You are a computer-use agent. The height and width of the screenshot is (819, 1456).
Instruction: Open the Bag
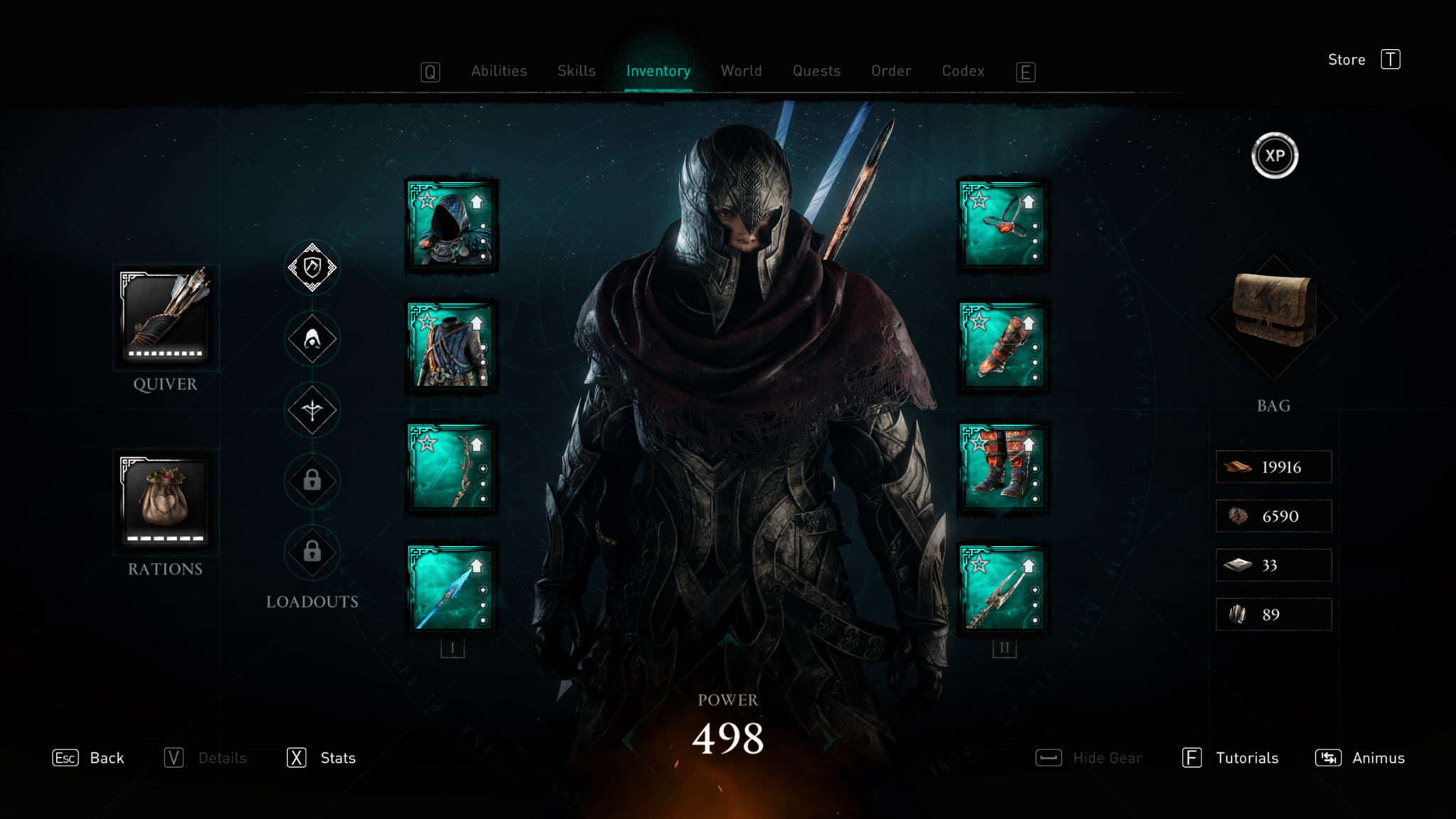(1273, 313)
